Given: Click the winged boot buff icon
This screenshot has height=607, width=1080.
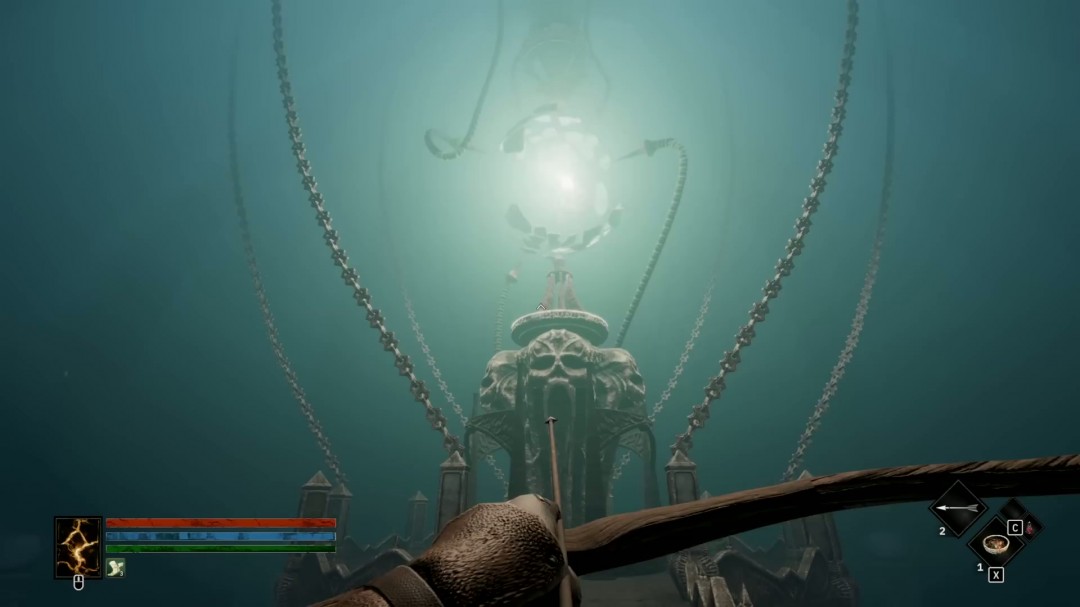Looking at the screenshot, I should point(116,567).
